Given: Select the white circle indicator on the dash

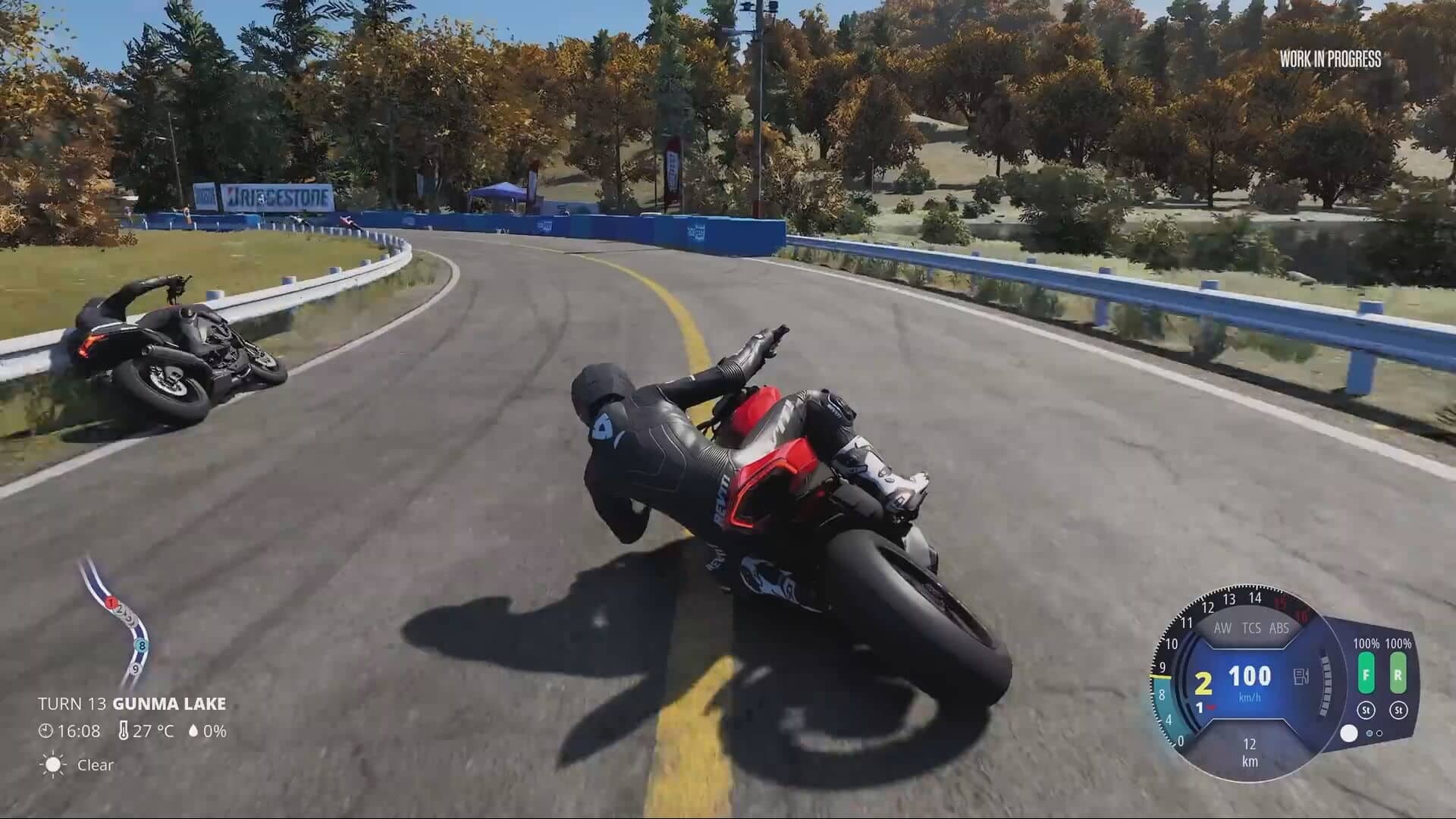Looking at the screenshot, I should coord(1351,732).
